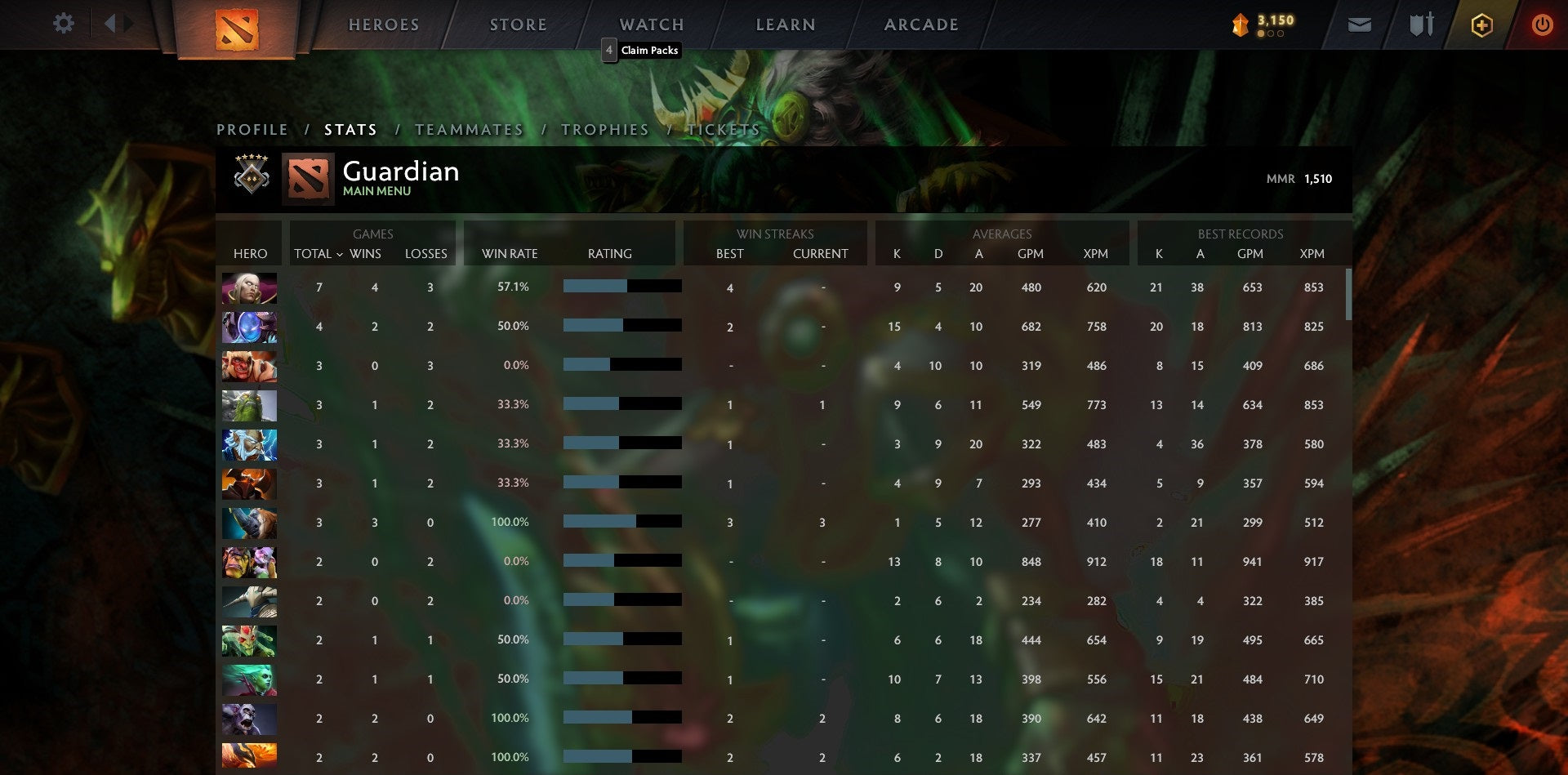Click Invoker's win rate rating bar

point(621,287)
